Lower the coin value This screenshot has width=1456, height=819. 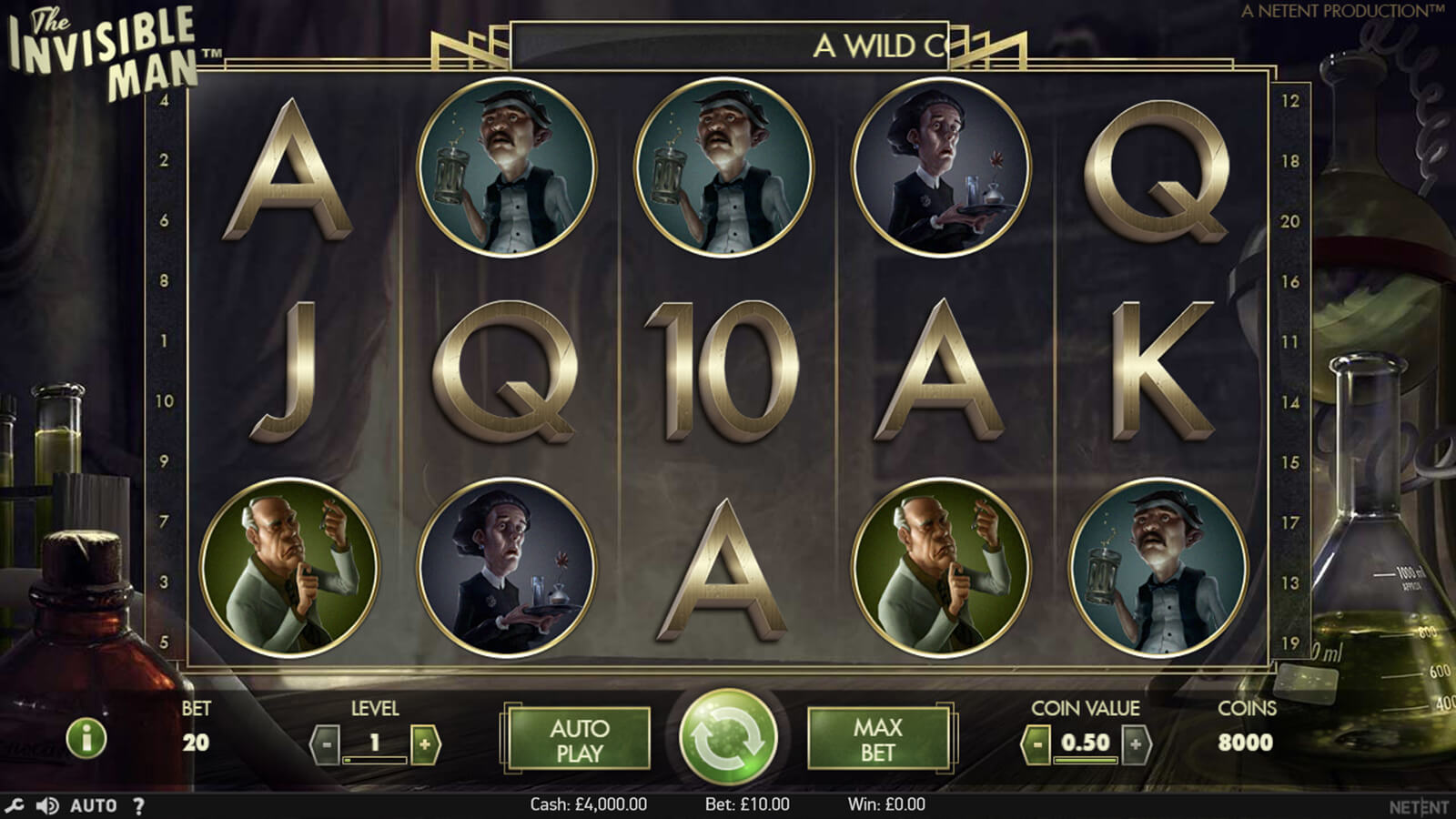point(1036,744)
